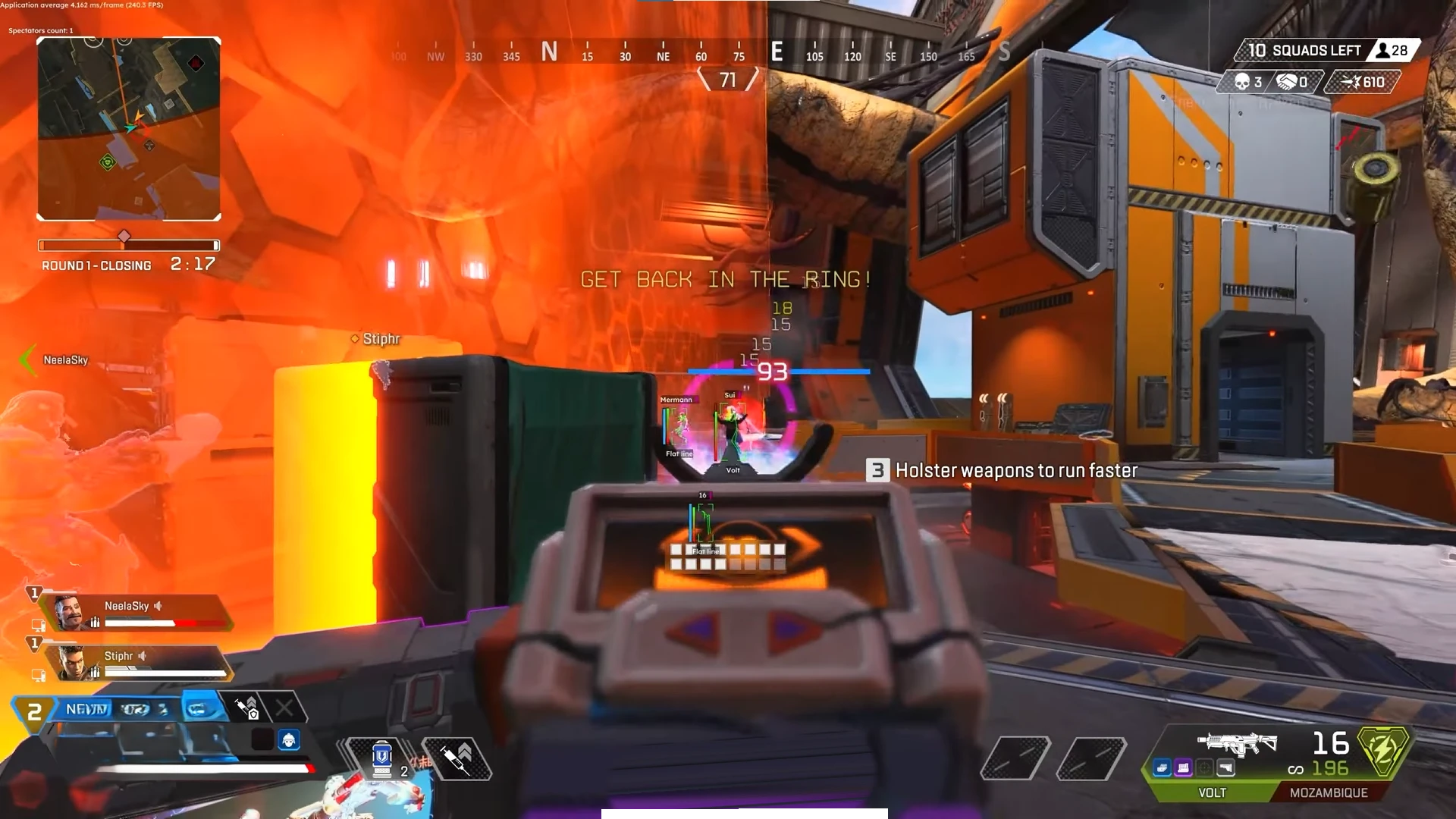
Task: Select teammate NeelaSky's portrait
Action: coord(72,613)
